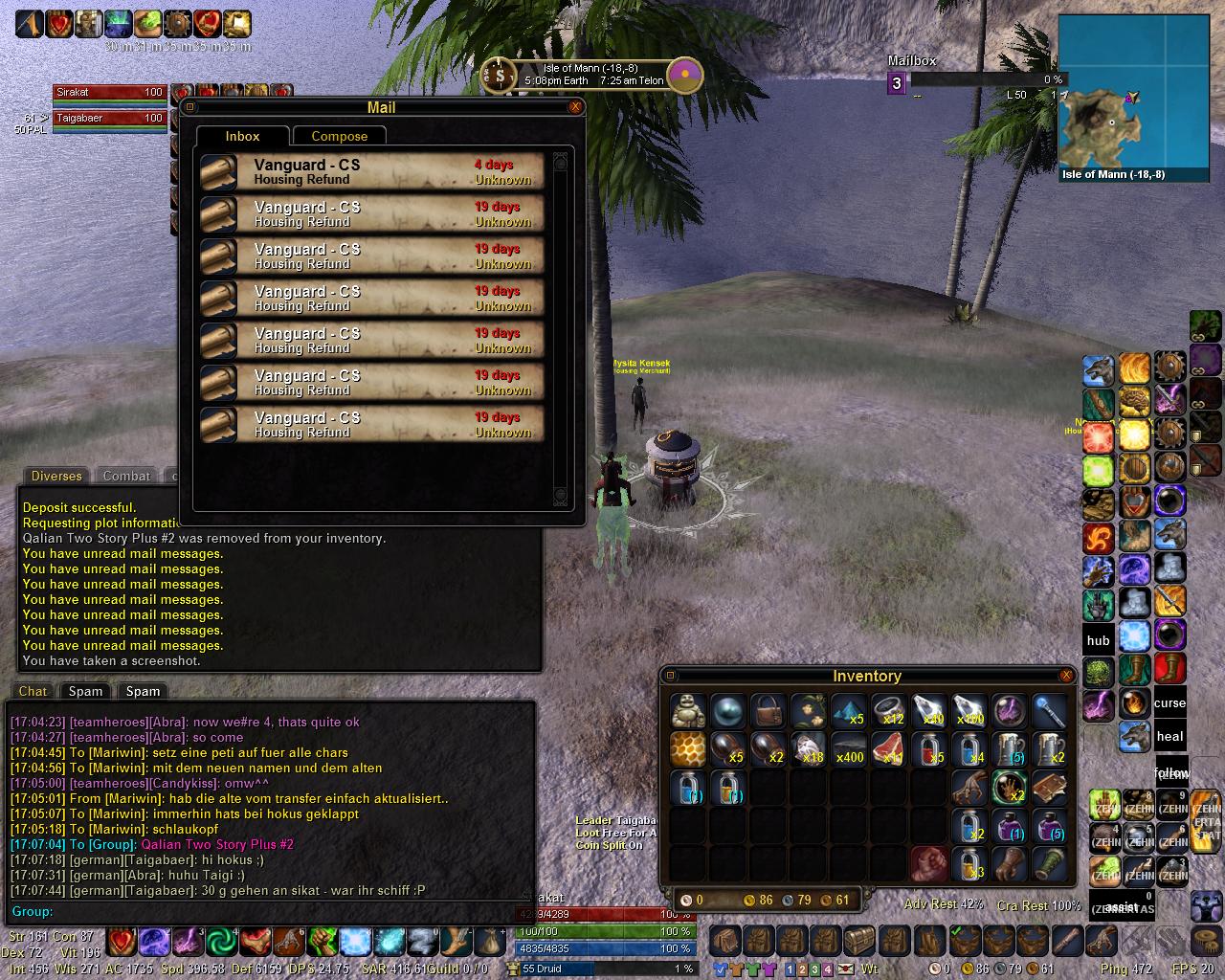Image resolution: width=1225 pixels, height=980 pixels.
Task: Close the Mail window
Action: [x=575, y=107]
